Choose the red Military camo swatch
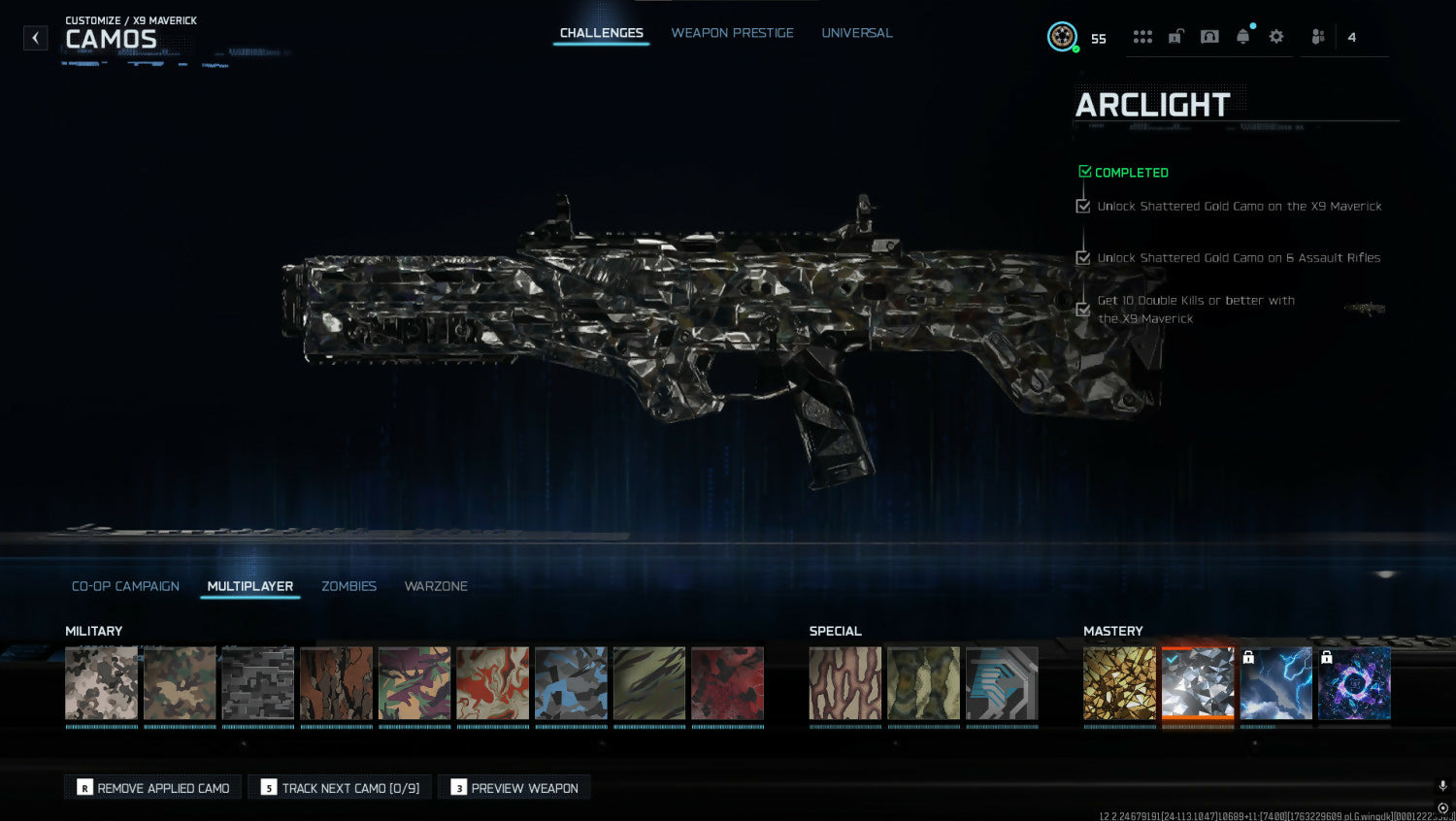 click(727, 683)
